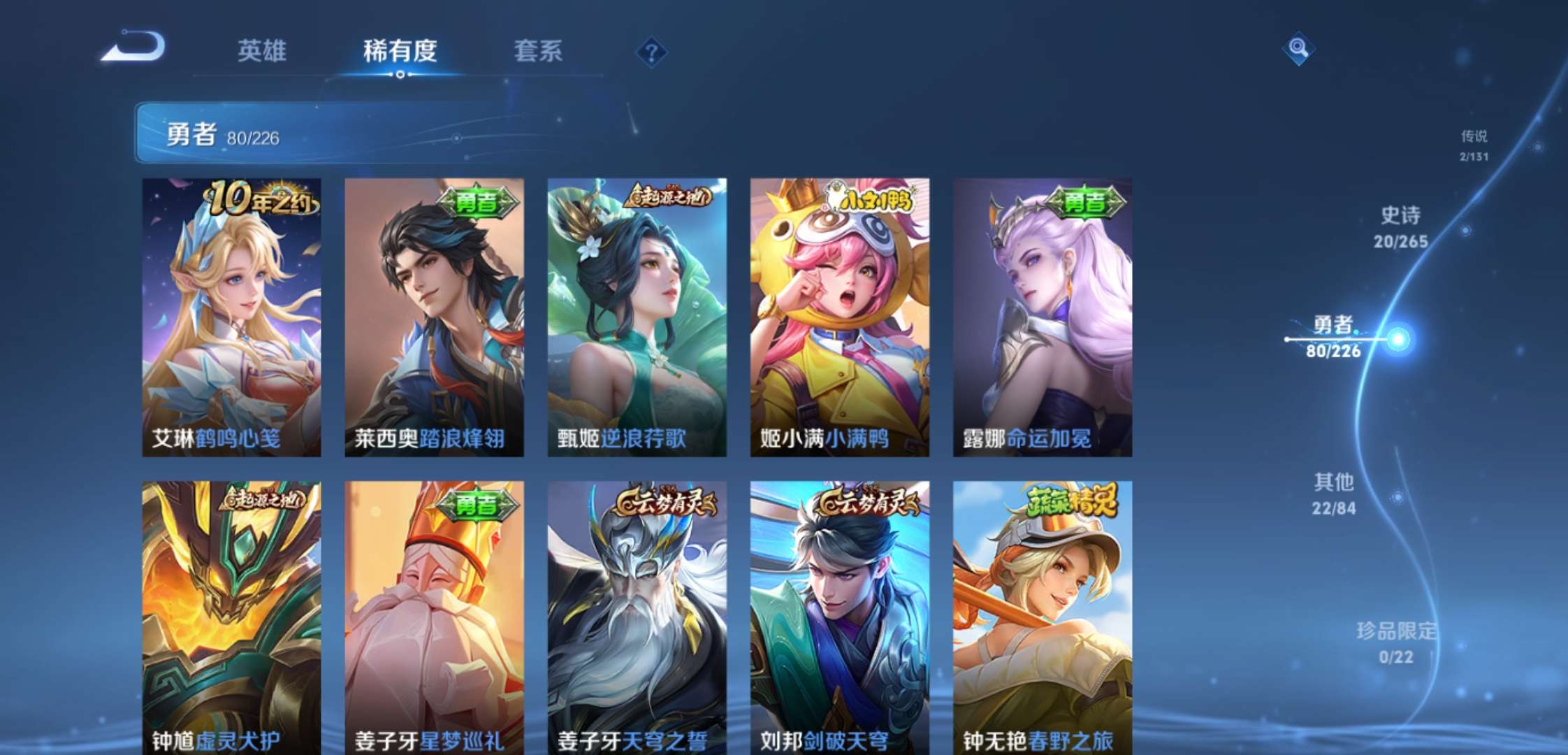Select the 稀有度 tab
Image resolution: width=1568 pixels, height=755 pixels.
[x=398, y=51]
